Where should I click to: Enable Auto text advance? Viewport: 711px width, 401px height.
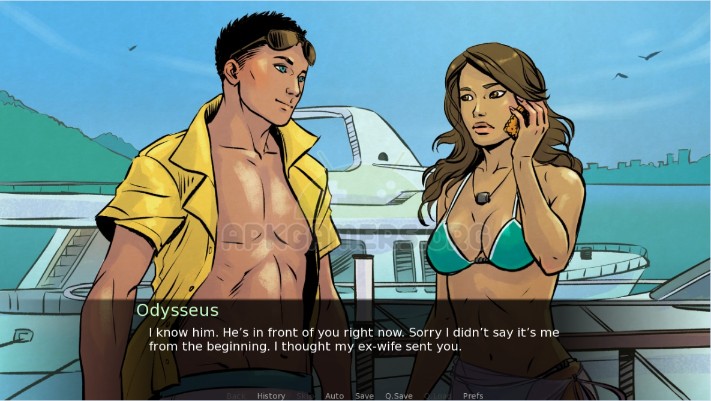[334, 396]
